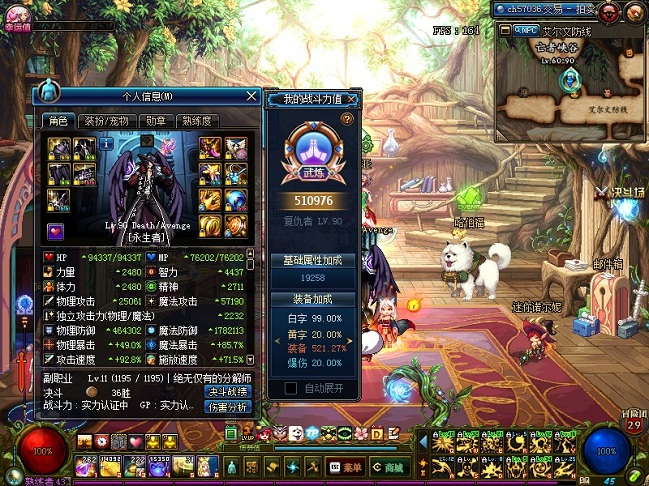Select the purple heart icon under equipment

[x=57, y=232]
